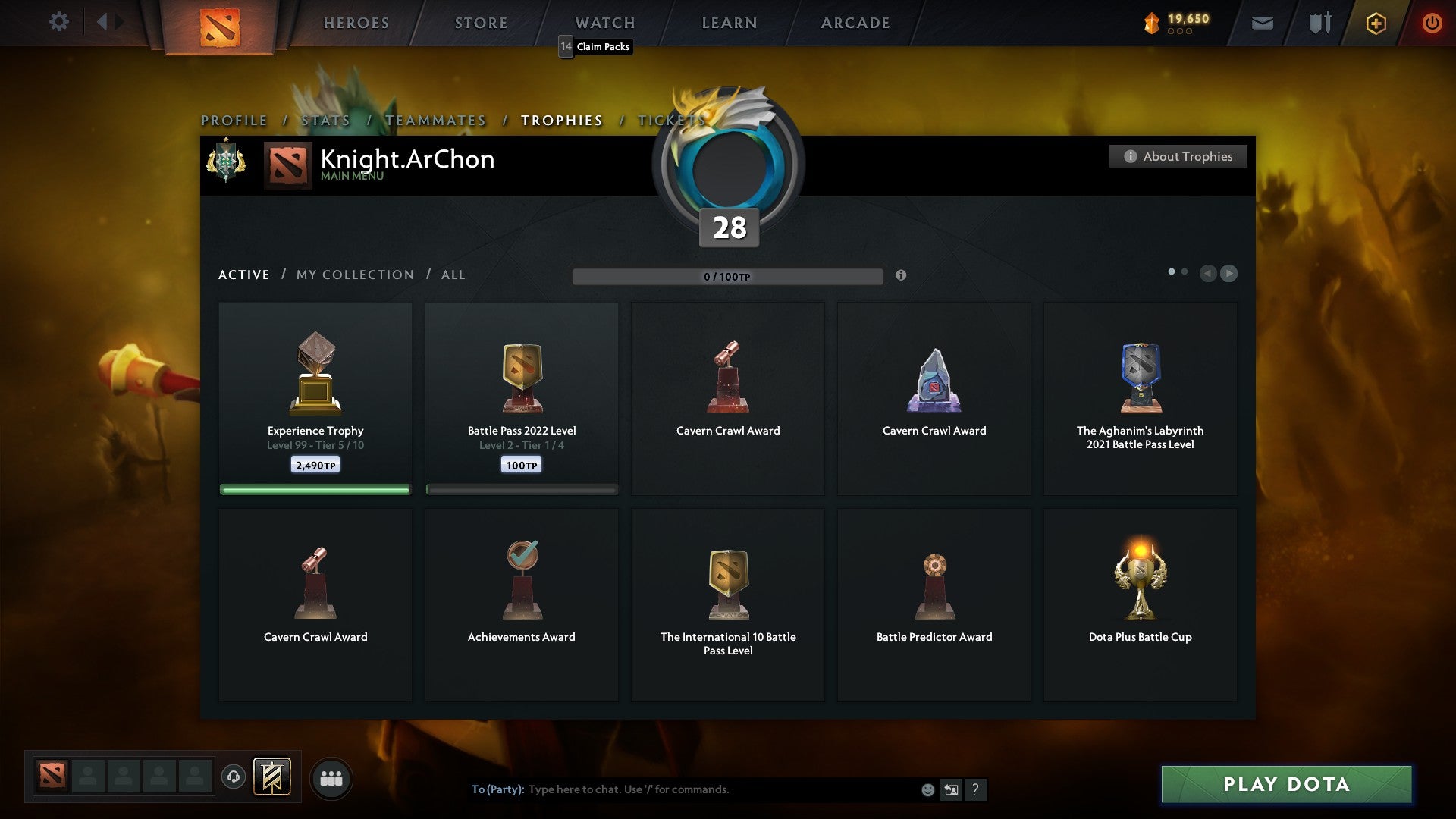Screen dimensions: 1456x819
Task: Open settings with the gear icon
Action: pyautogui.click(x=59, y=22)
